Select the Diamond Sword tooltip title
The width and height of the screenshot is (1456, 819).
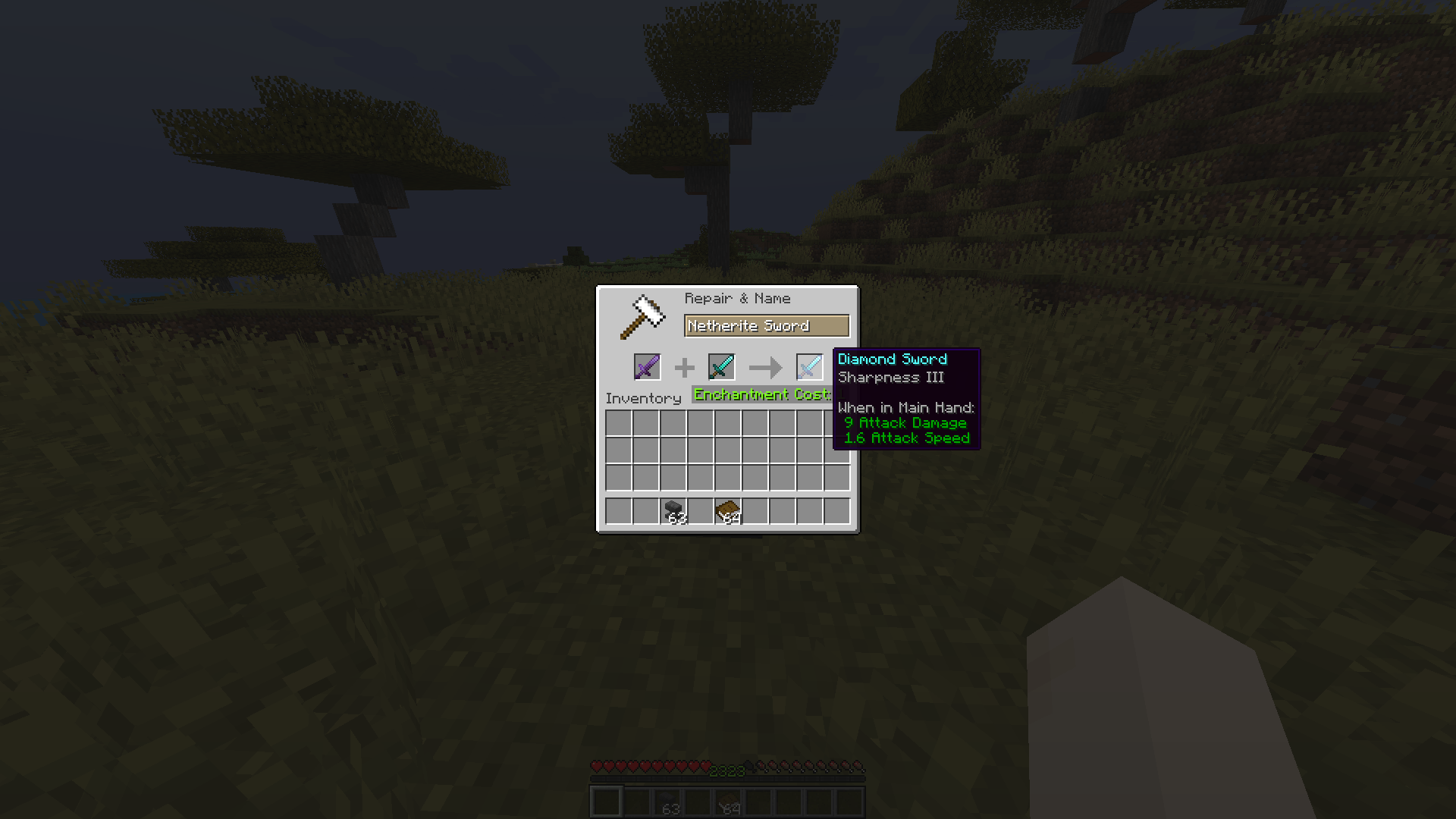click(x=893, y=359)
